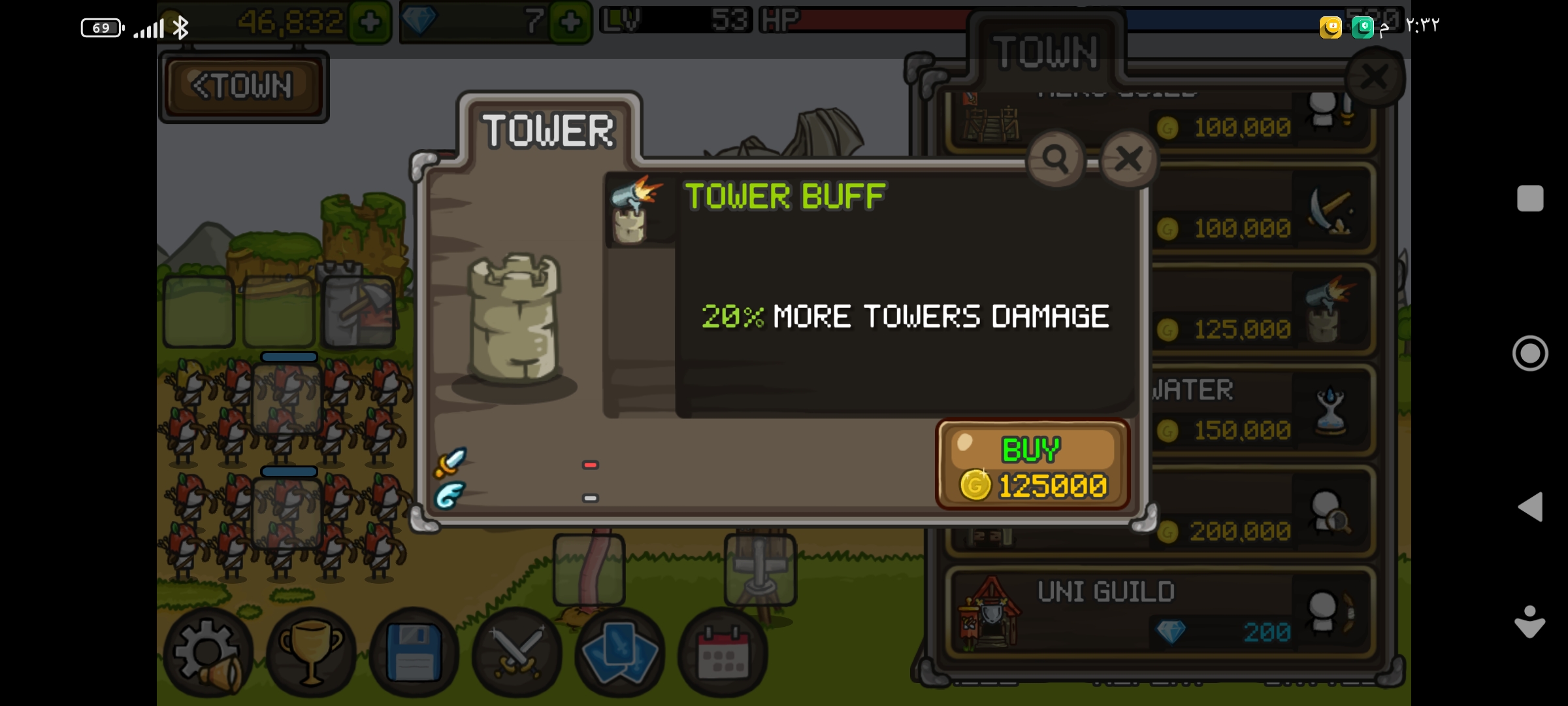This screenshot has width=1568, height=706.
Task: Go back using the Town button
Action: [x=243, y=86]
